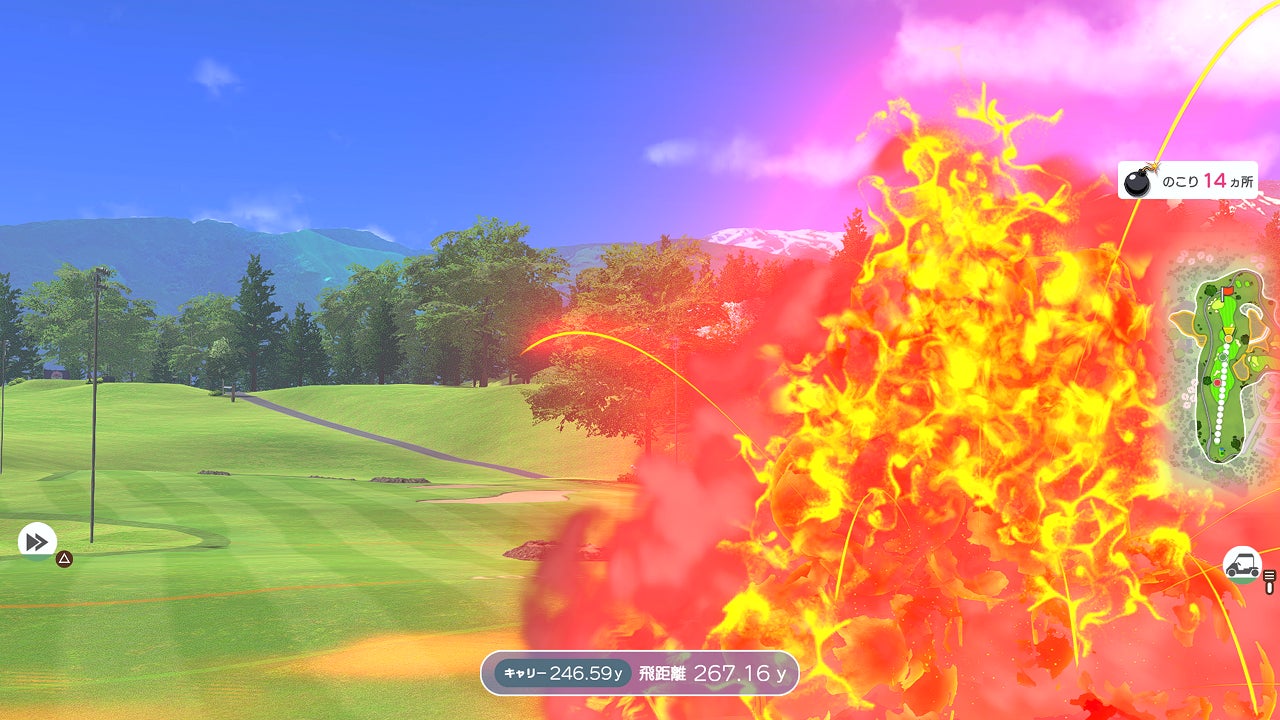Select the golf cart icon
The height and width of the screenshot is (720, 1280).
[1242, 564]
